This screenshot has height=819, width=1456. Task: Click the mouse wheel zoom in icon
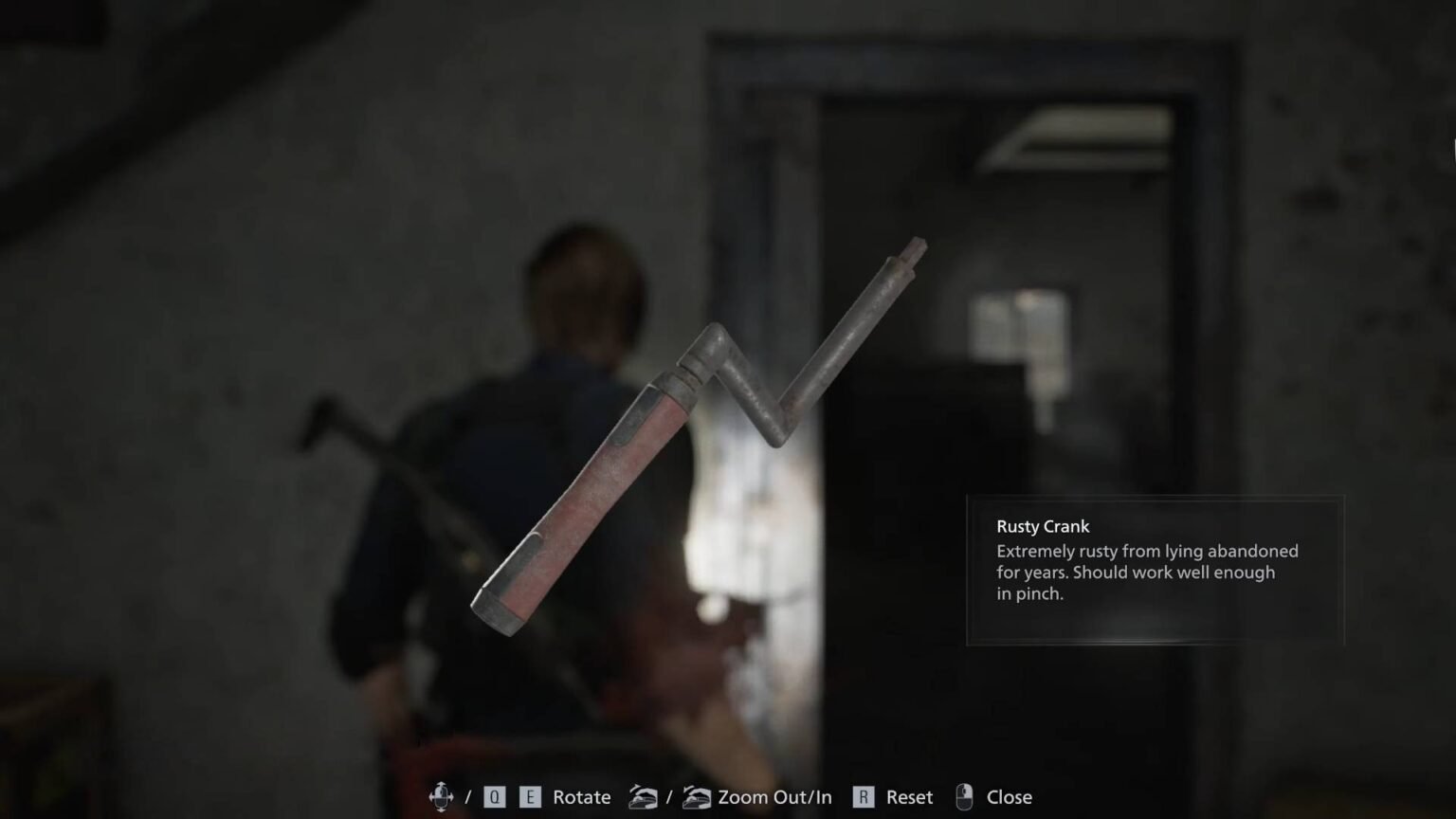(x=696, y=797)
